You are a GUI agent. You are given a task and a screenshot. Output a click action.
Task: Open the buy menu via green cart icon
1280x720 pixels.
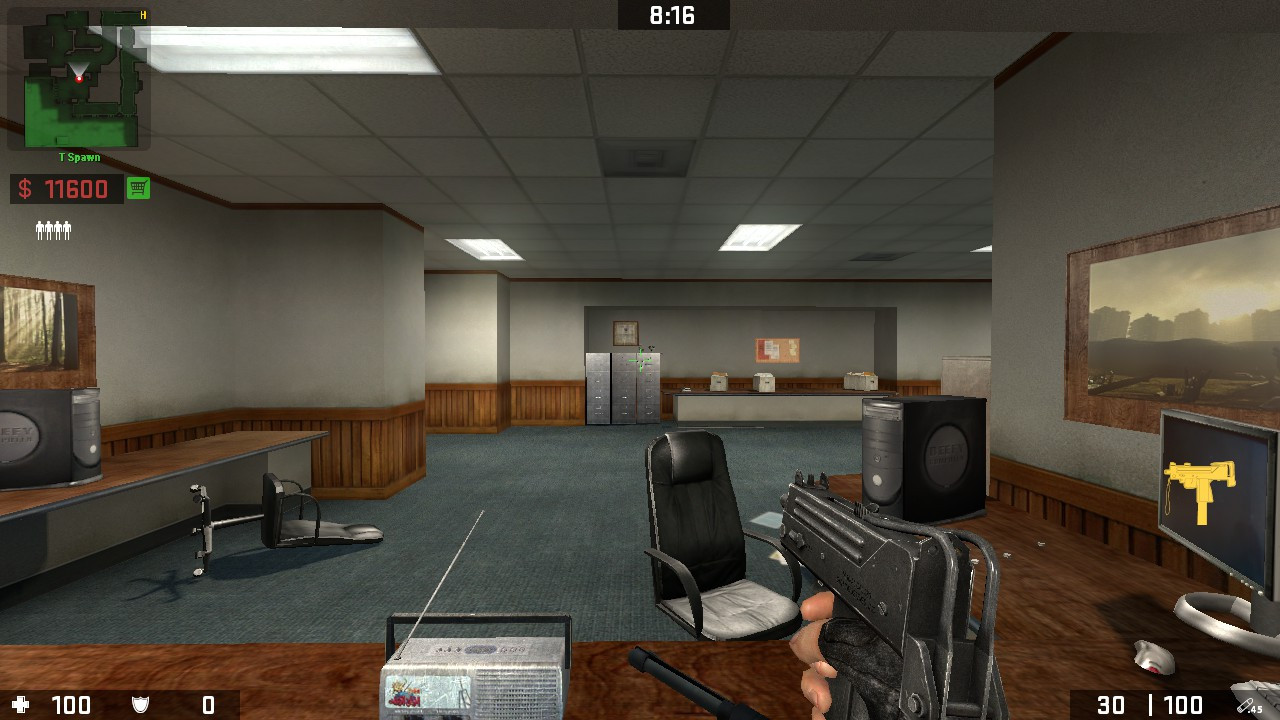pyautogui.click(x=137, y=188)
